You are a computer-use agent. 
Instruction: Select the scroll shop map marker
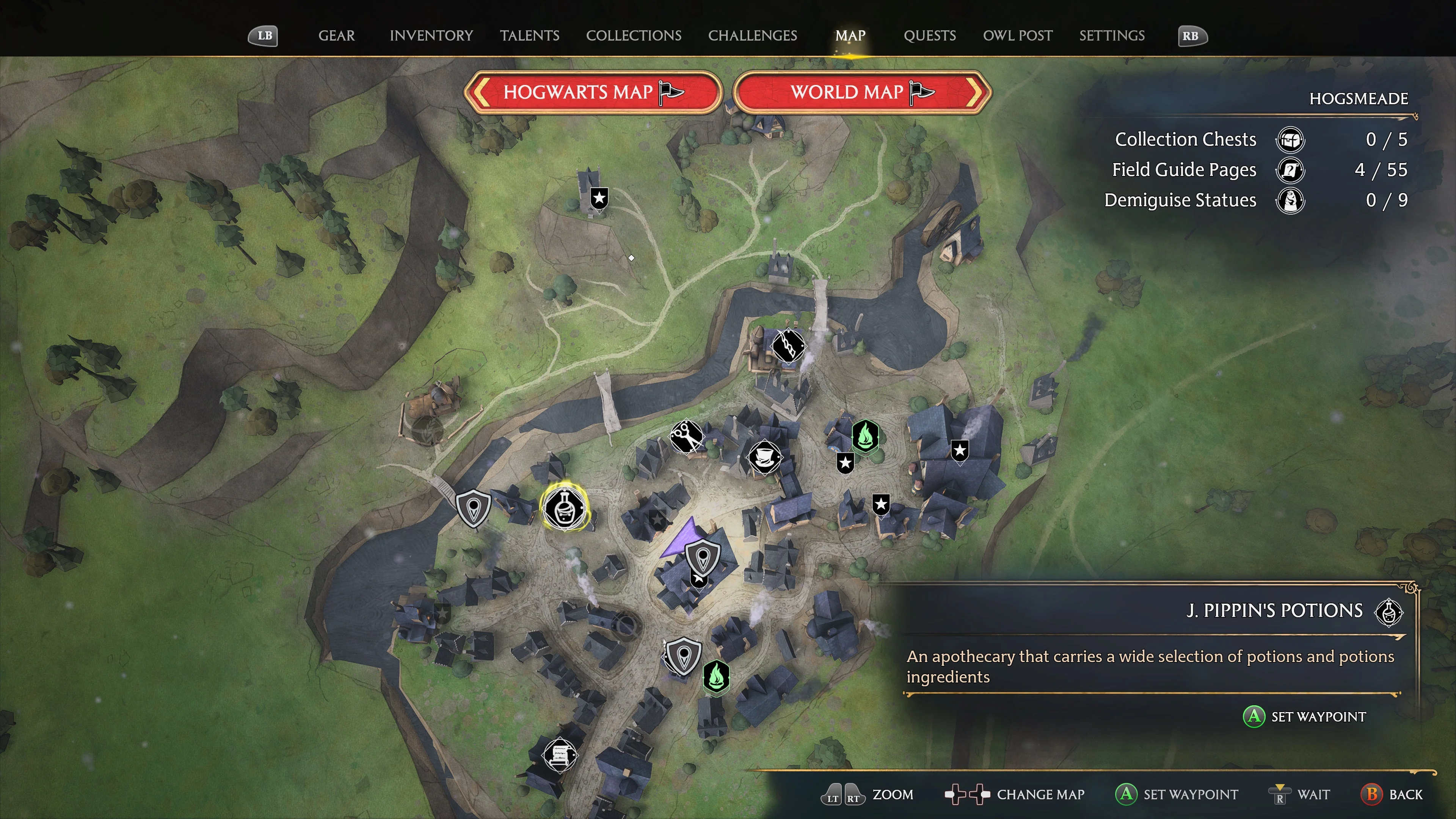559,755
